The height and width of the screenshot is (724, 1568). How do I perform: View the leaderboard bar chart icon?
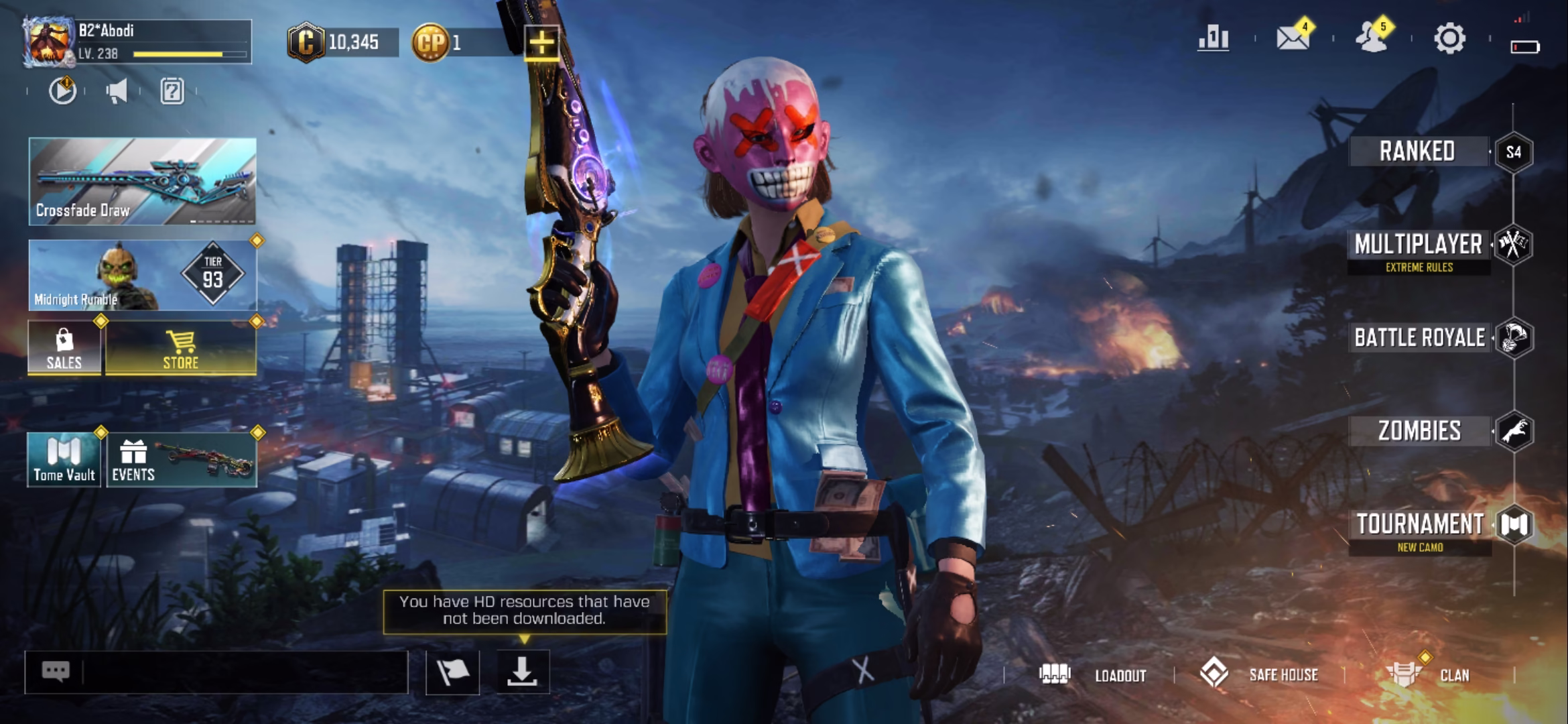coord(1214,38)
